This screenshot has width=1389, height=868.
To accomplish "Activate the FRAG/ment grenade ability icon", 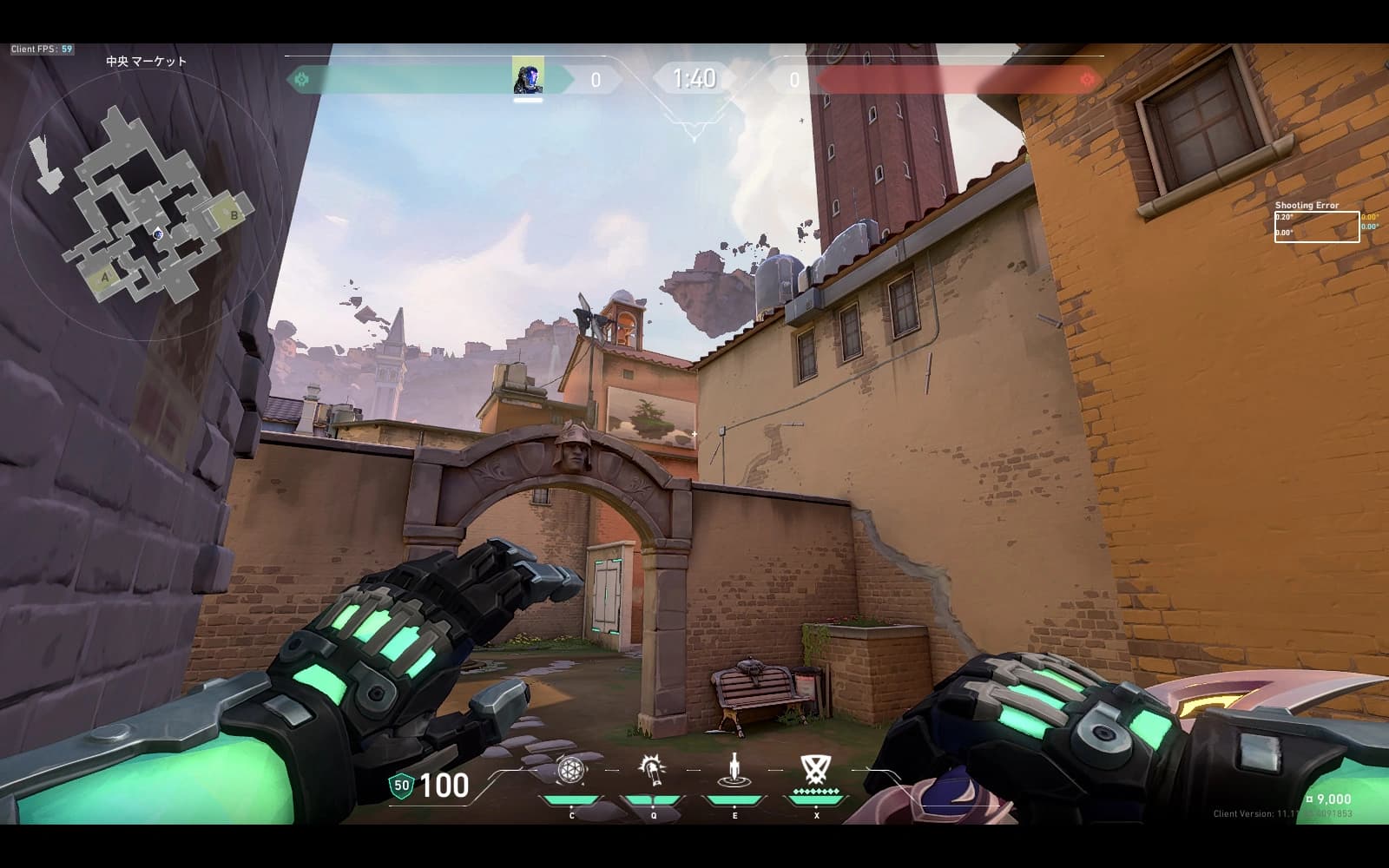I will pos(570,770).
